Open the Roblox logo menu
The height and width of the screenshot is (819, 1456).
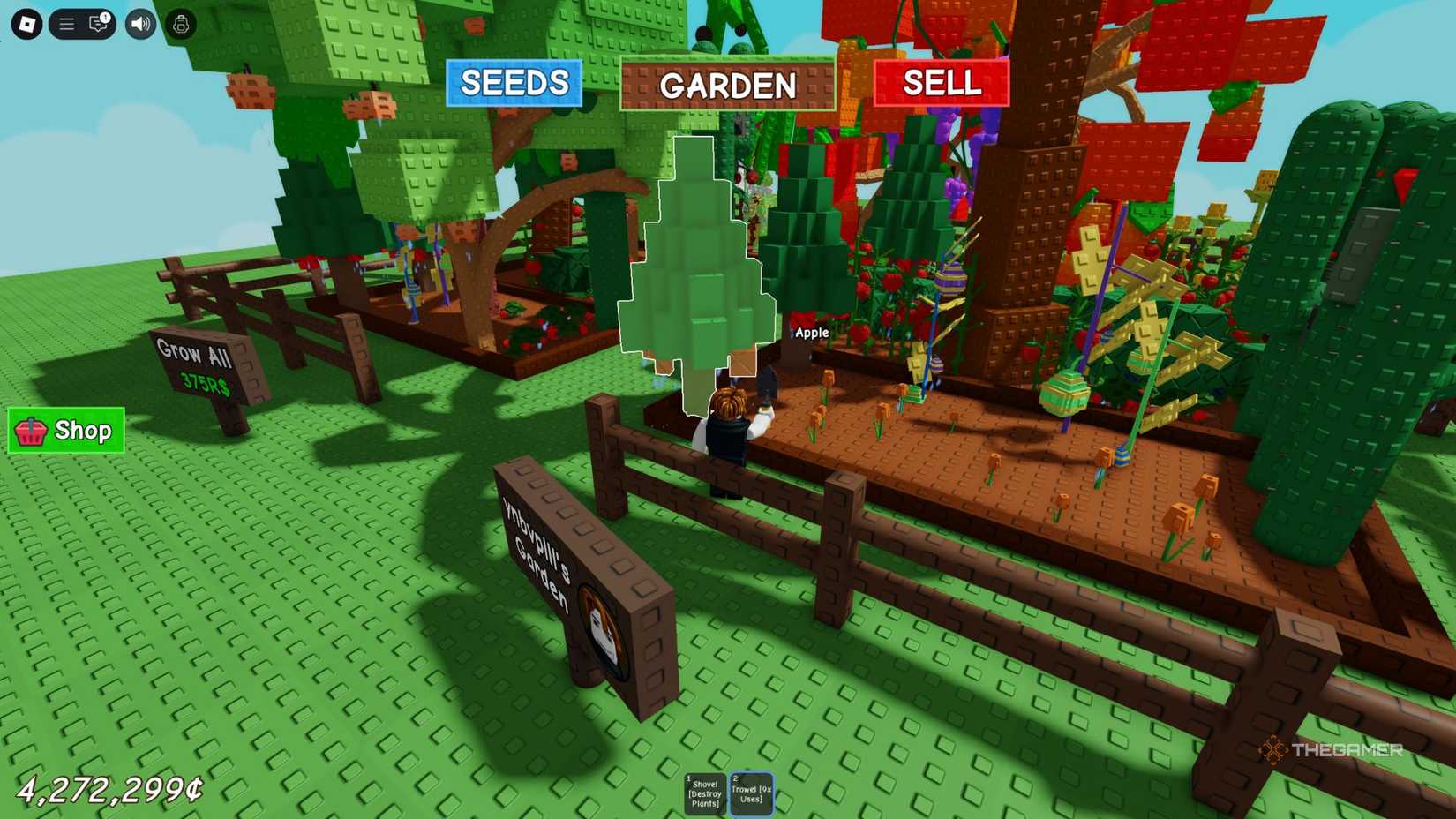(26, 24)
